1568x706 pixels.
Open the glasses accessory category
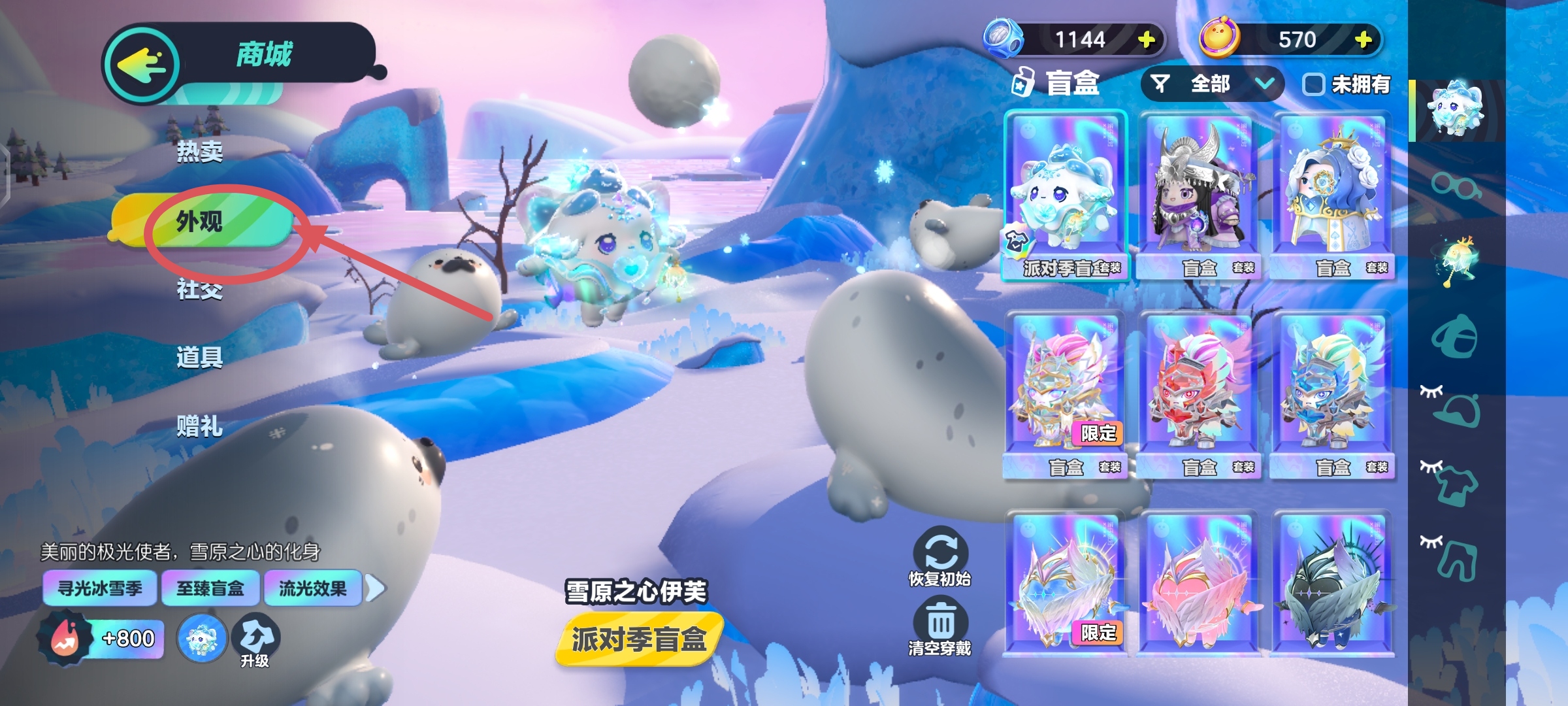[1456, 186]
